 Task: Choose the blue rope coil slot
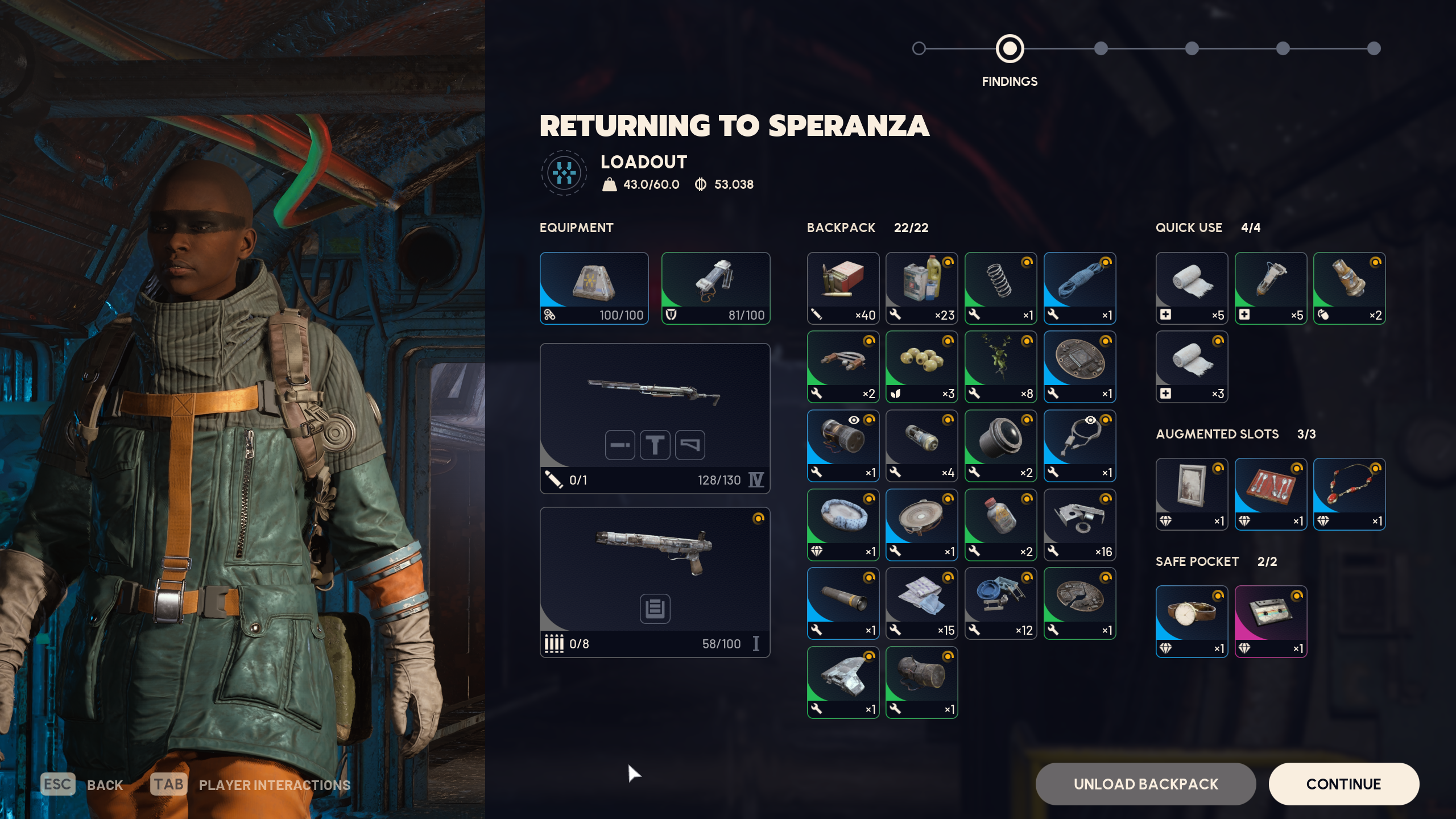(1079, 288)
